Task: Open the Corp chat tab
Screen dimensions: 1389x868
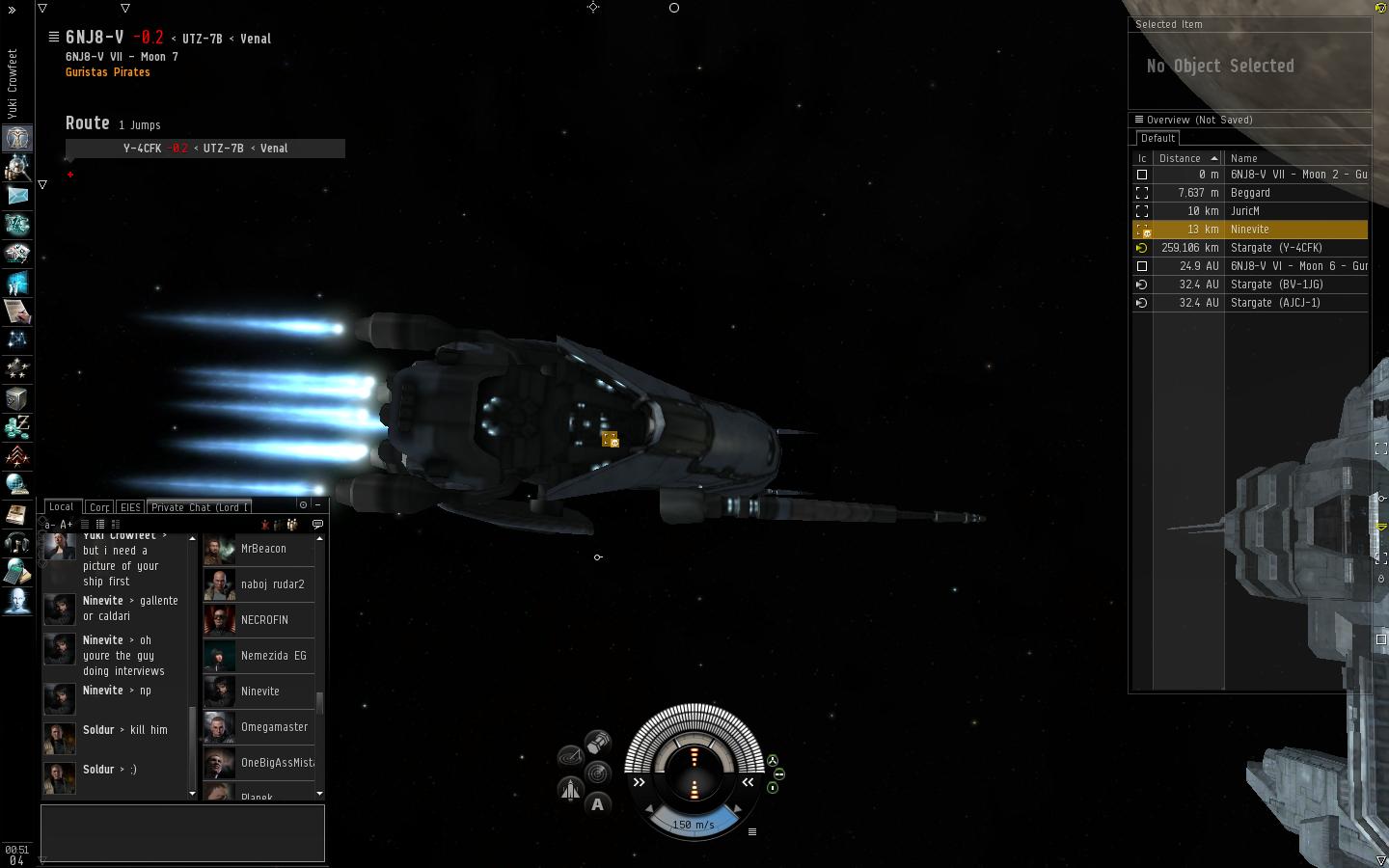Action: (98, 507)
